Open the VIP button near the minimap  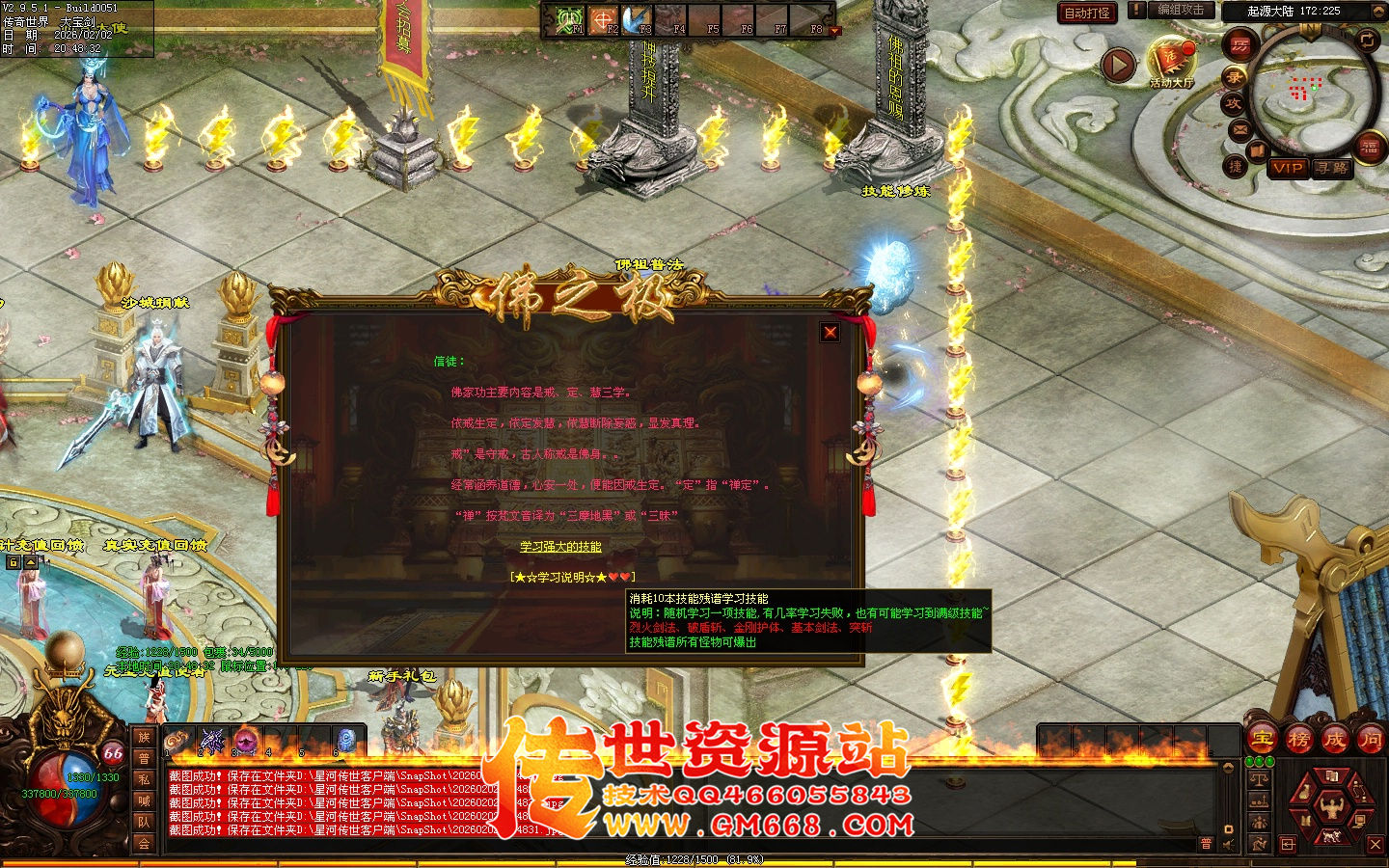pos(1288,170)
